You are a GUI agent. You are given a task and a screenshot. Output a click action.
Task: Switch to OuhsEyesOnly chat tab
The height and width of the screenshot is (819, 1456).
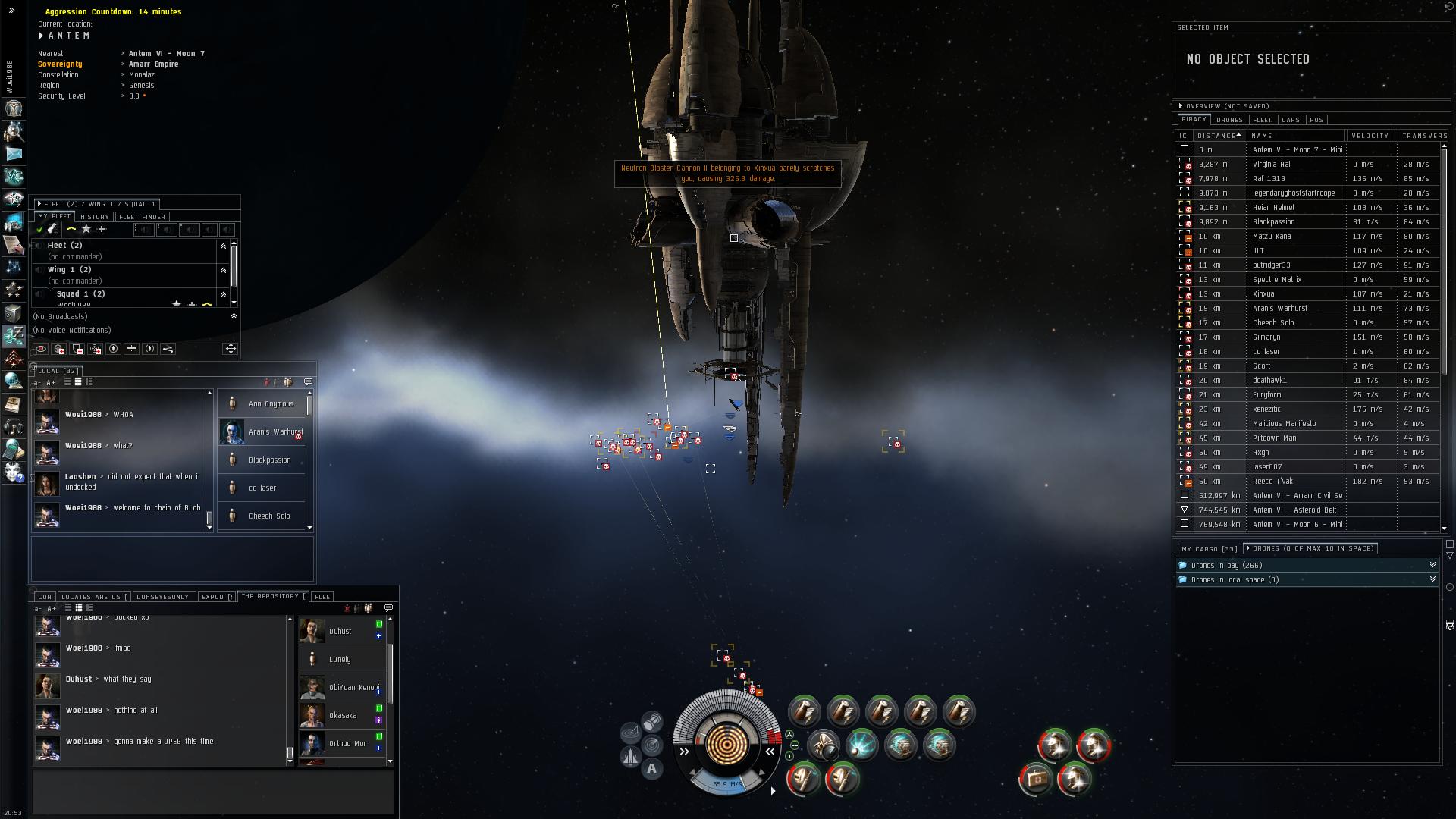(x=162, y=597)
